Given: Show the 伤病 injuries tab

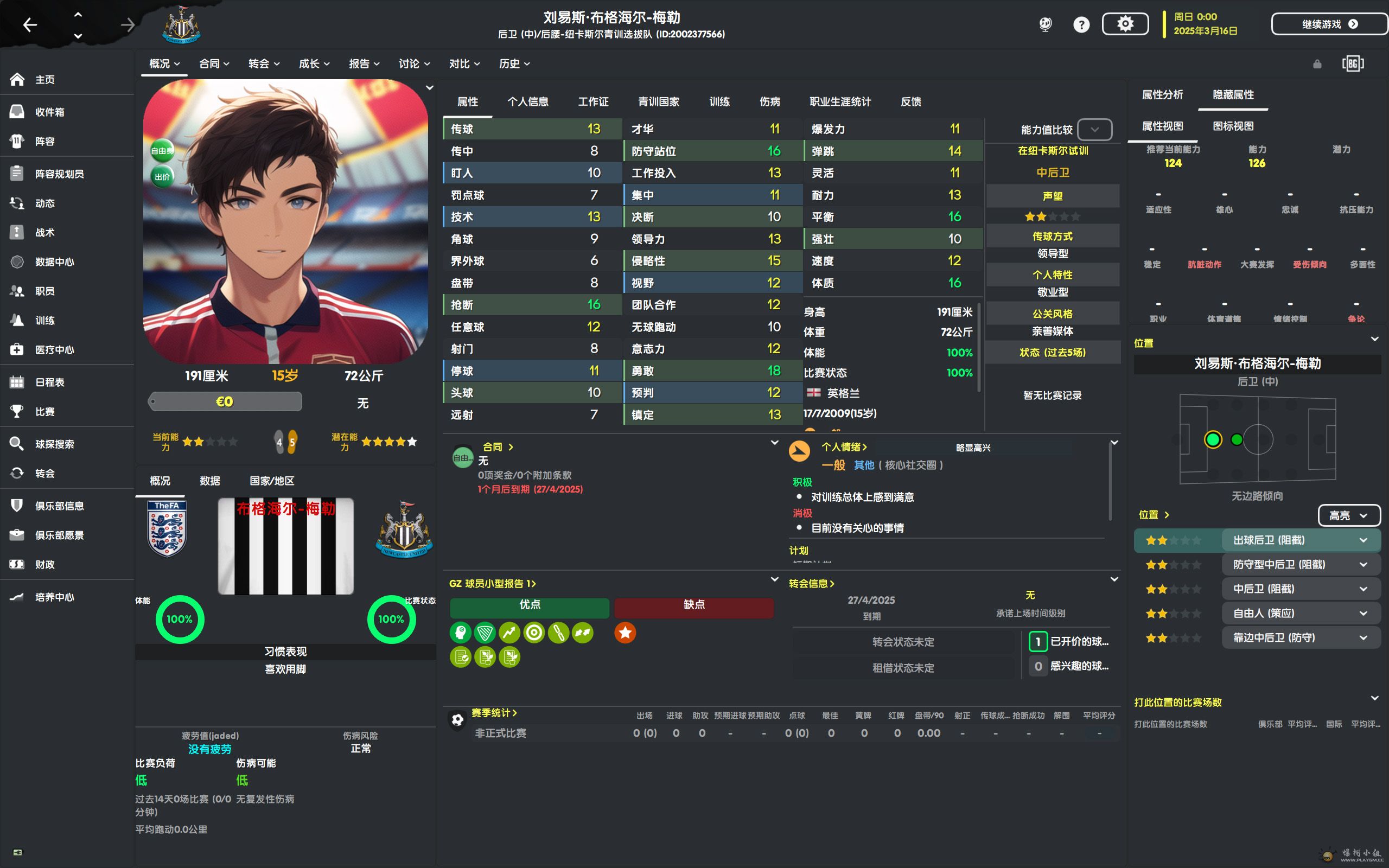Looking at the screenshot, I should point(769,101).
